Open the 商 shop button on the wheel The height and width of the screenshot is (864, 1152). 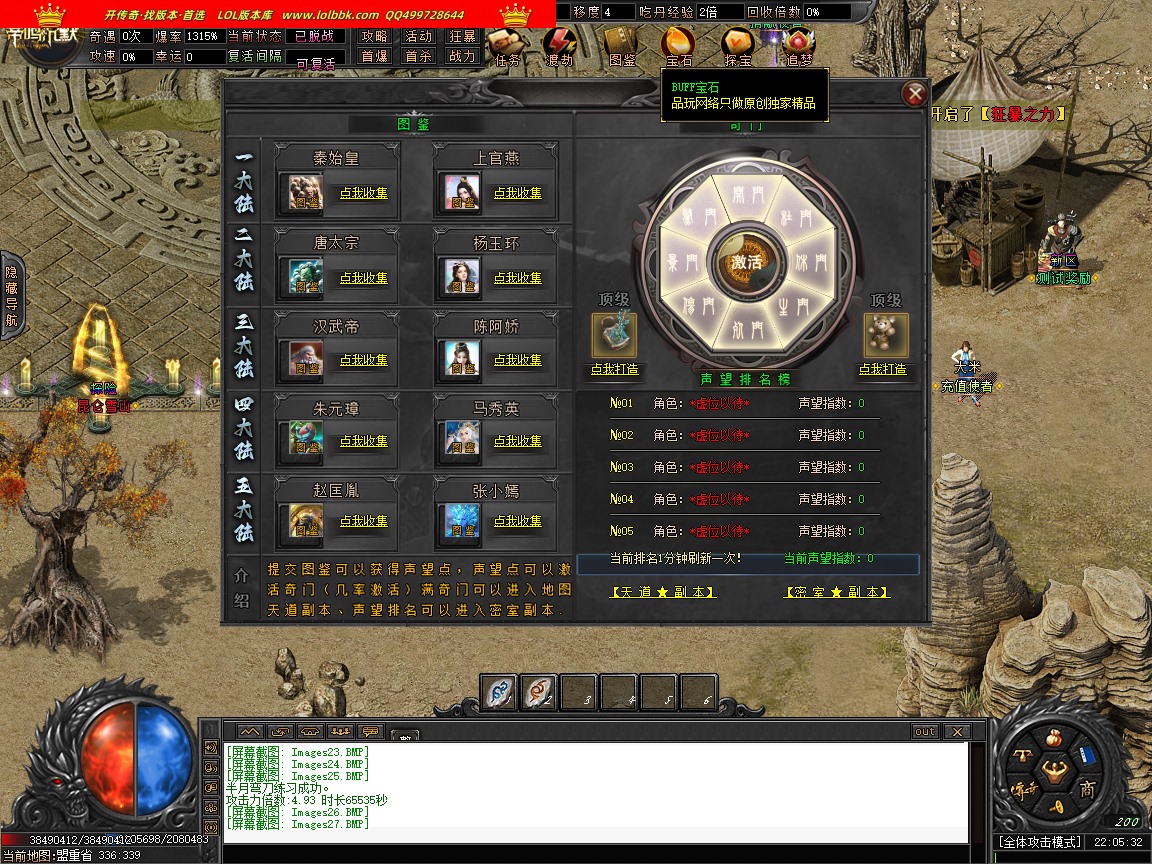point(1086,790)
